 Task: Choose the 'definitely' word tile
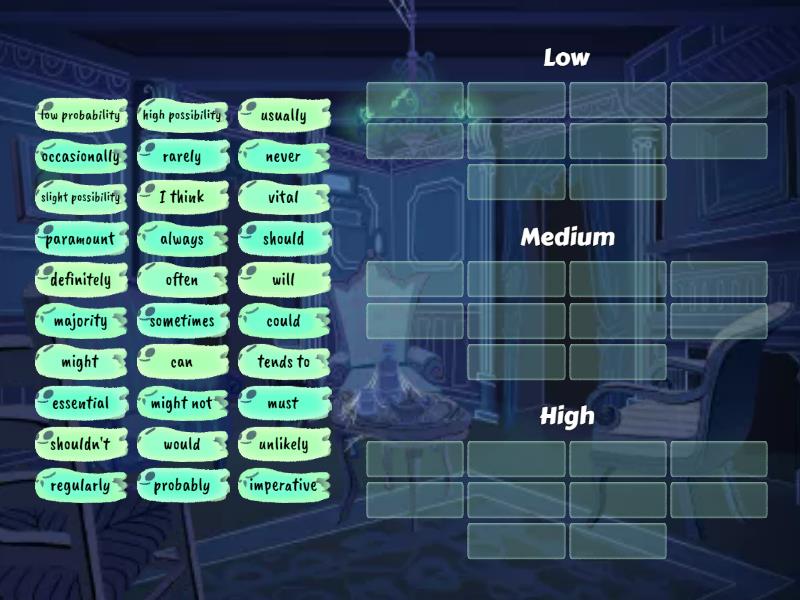(80, 280)
